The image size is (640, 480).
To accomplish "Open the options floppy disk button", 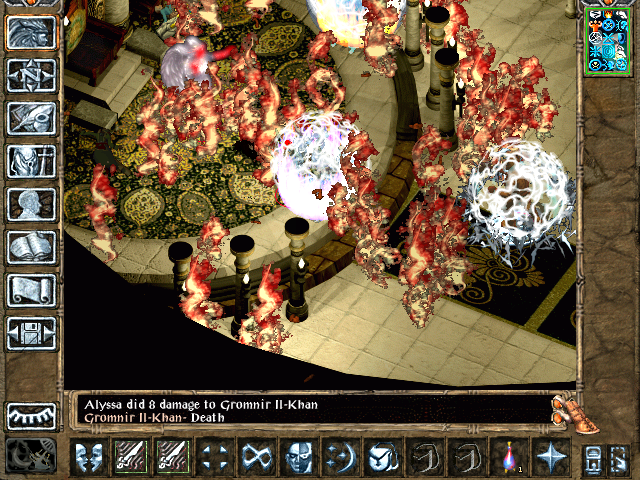I will click(31, 333).
